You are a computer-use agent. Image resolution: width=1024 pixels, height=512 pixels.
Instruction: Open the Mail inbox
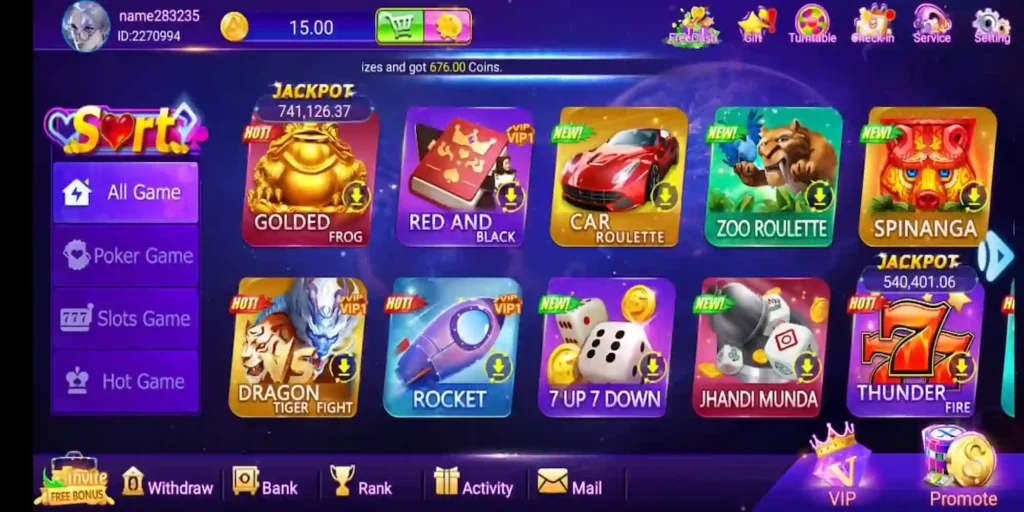click(x=570, y=485)
